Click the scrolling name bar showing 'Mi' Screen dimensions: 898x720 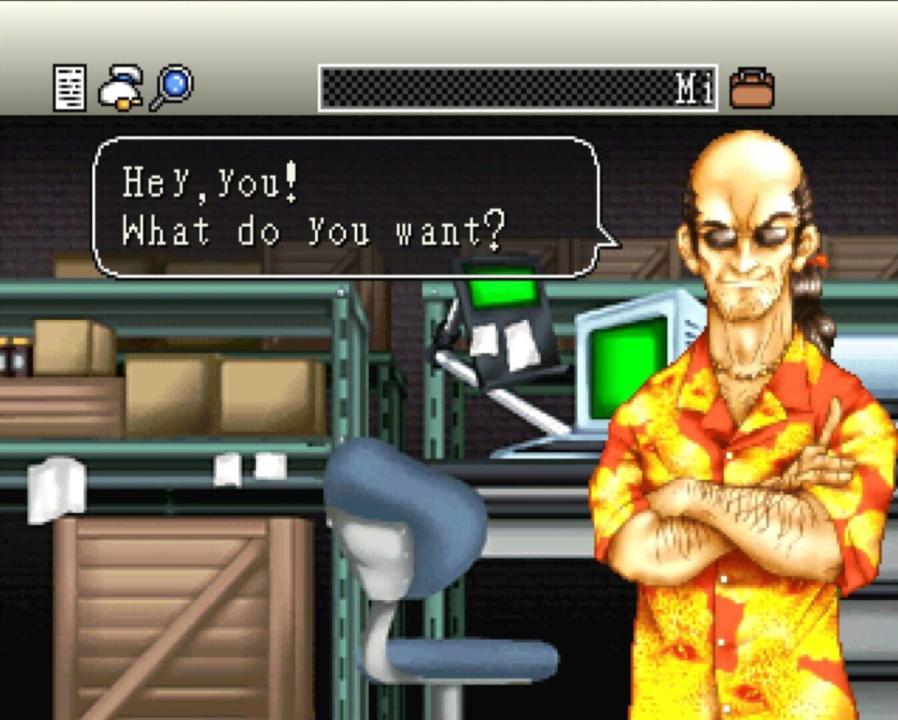pos(517,89)
